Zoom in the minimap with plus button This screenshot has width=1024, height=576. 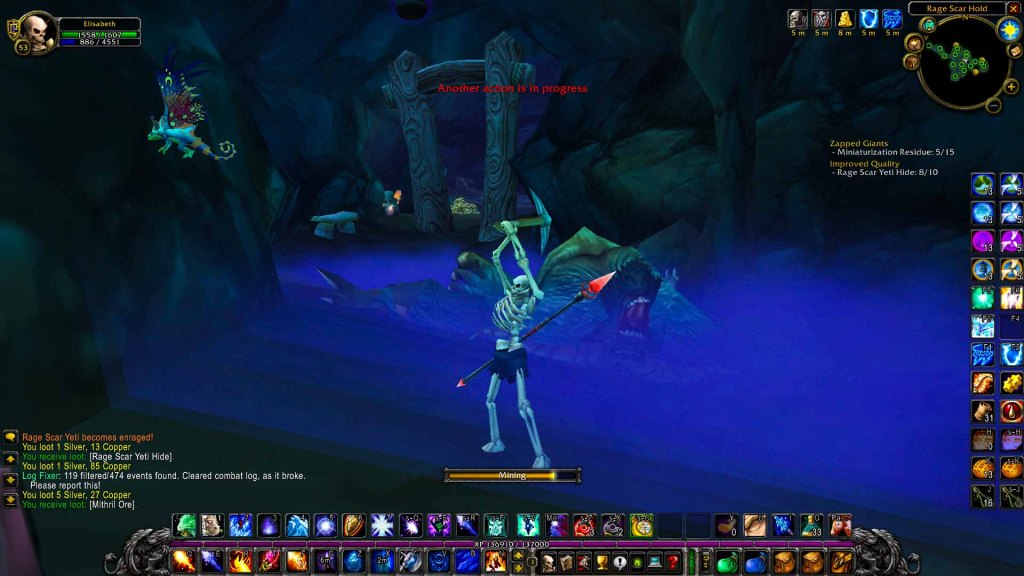click(1010, 87)
